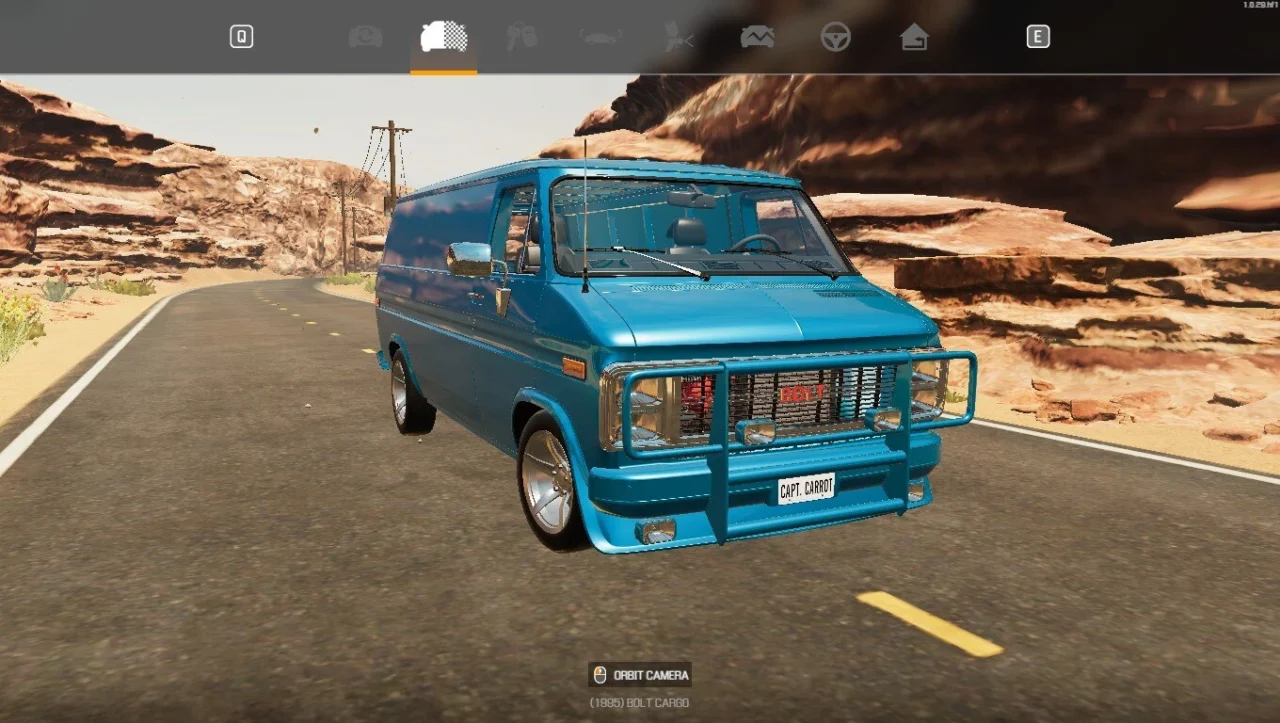Select the checkered car body tab
Screen dimensions: 1280x723
(x=444, y=37)
